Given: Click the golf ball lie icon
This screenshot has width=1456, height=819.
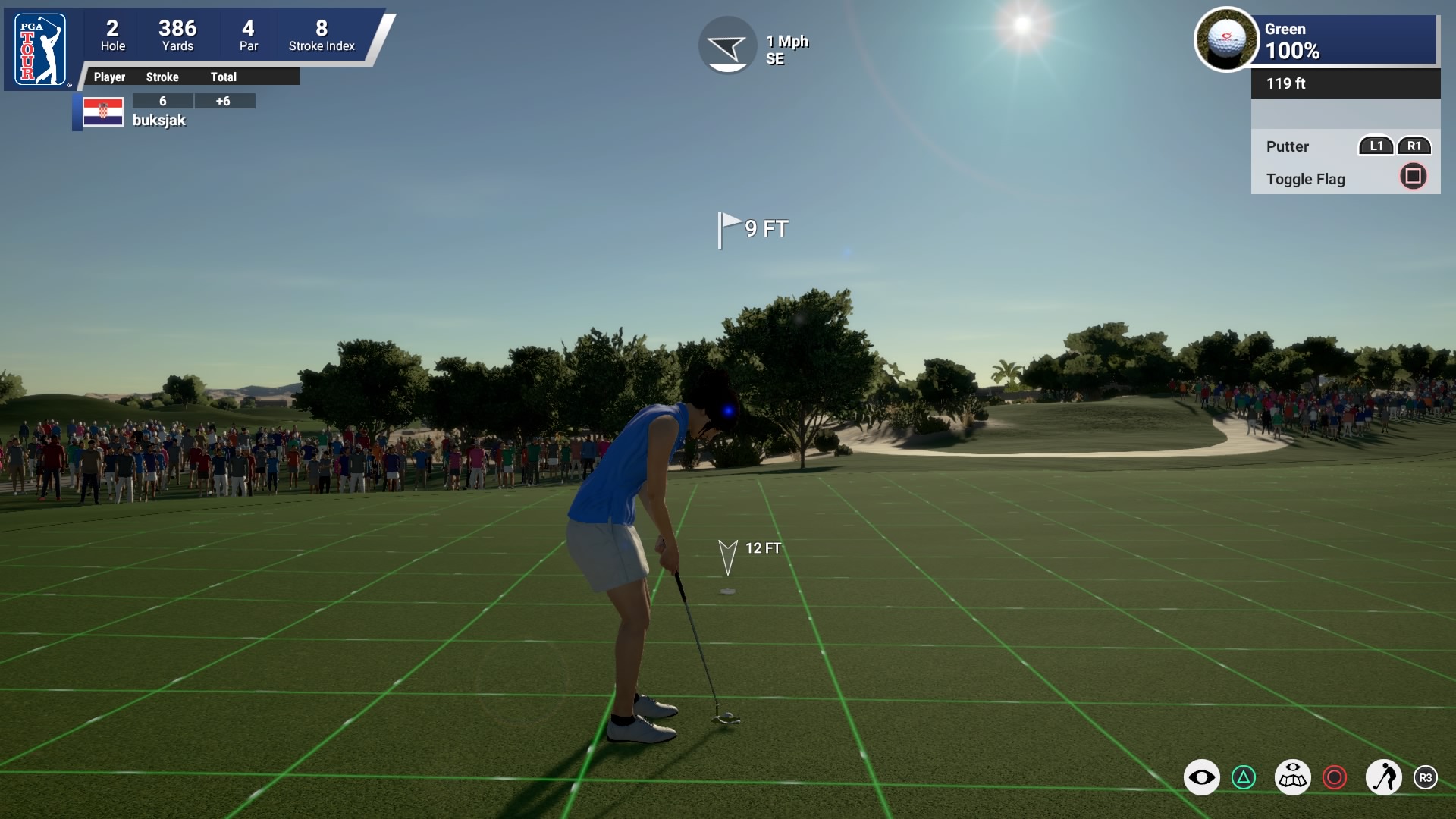Looking at the screenshot, I should pos(1225,39).
